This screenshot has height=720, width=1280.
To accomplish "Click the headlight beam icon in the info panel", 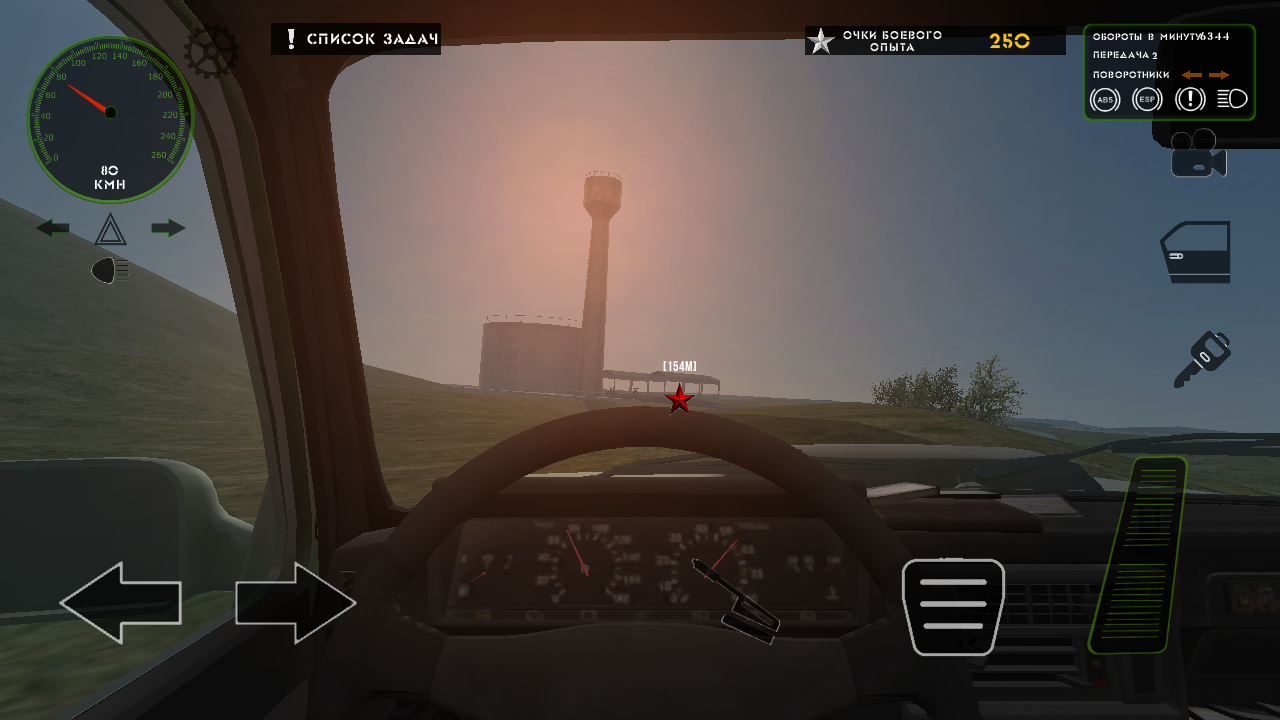I will (1232, 99).
